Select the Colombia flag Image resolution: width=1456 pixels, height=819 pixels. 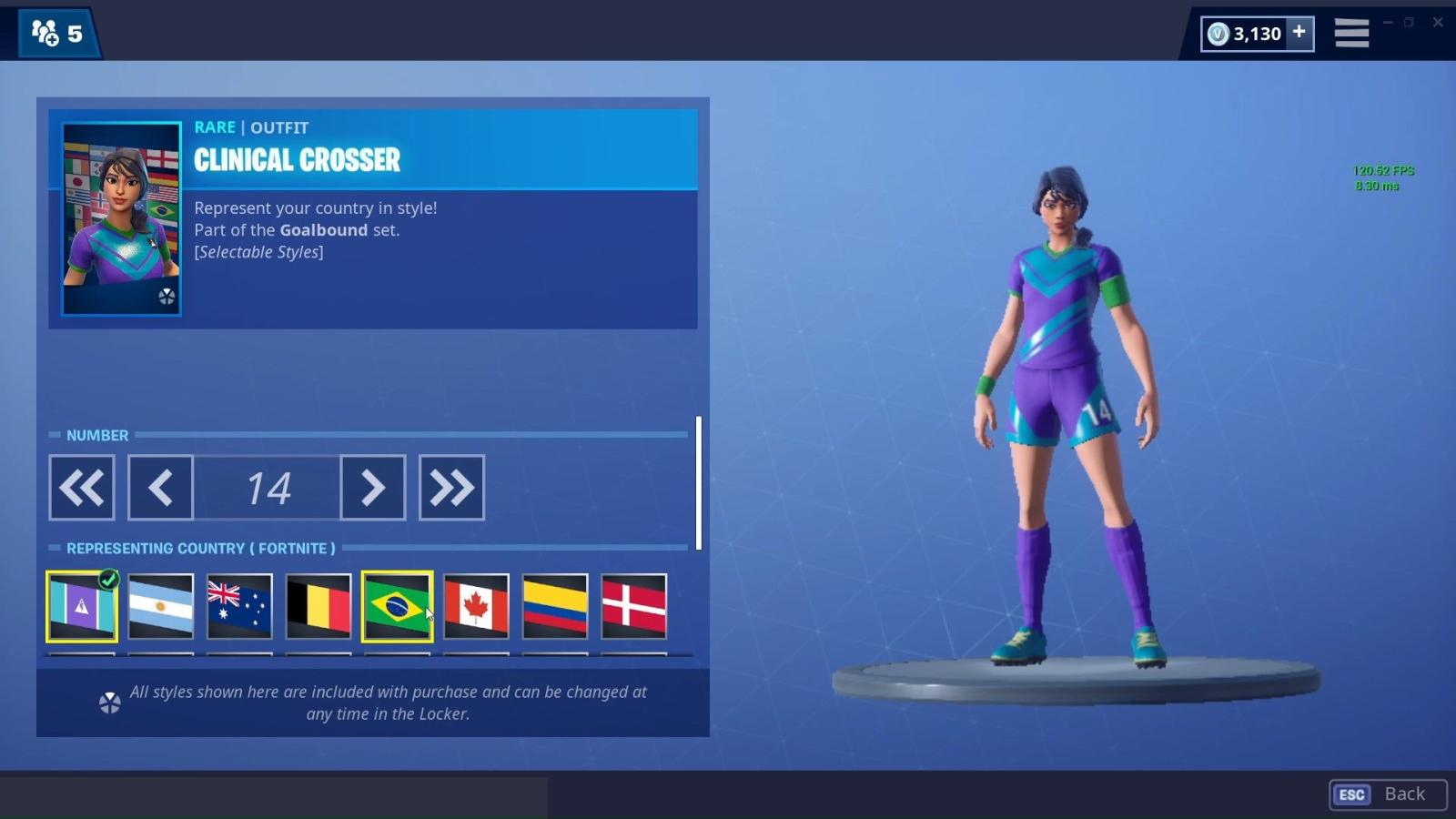coord(555,606)
